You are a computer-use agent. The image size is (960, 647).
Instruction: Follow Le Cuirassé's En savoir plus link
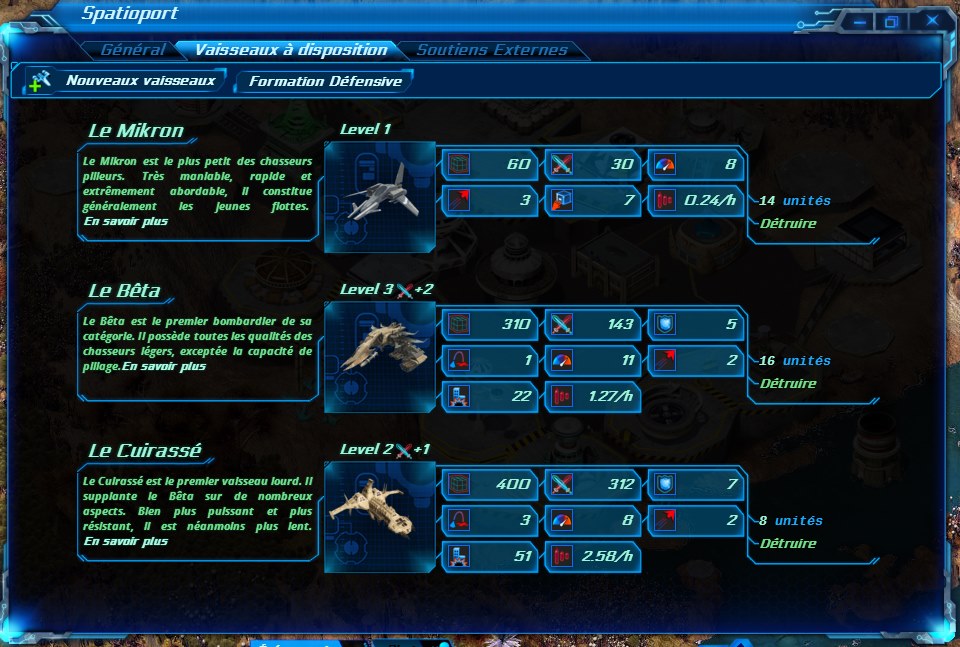coord(126,541)
